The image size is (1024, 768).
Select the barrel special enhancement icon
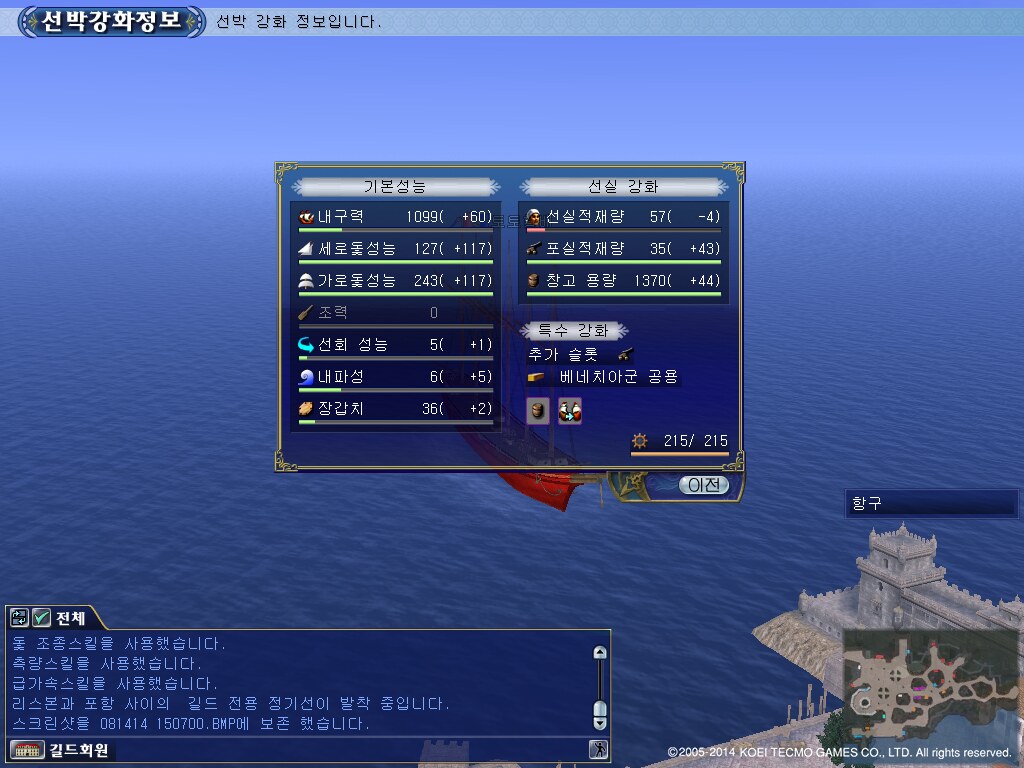click(x=538, y=410)
